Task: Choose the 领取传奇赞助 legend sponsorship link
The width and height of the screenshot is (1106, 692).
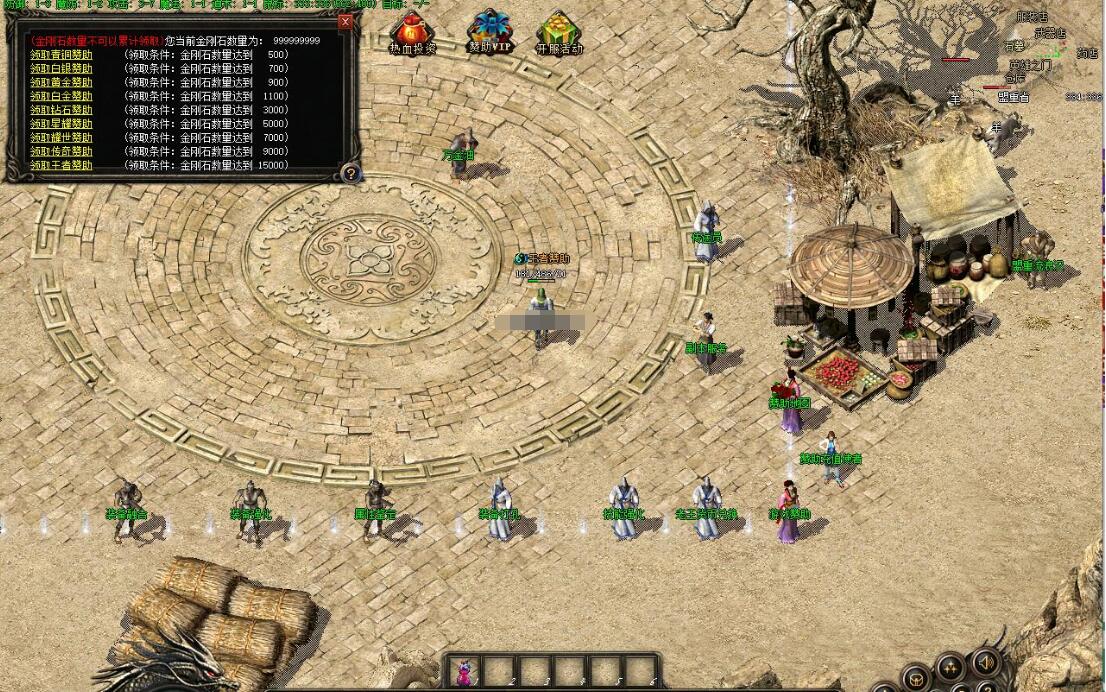Action: tap(61, 151)
